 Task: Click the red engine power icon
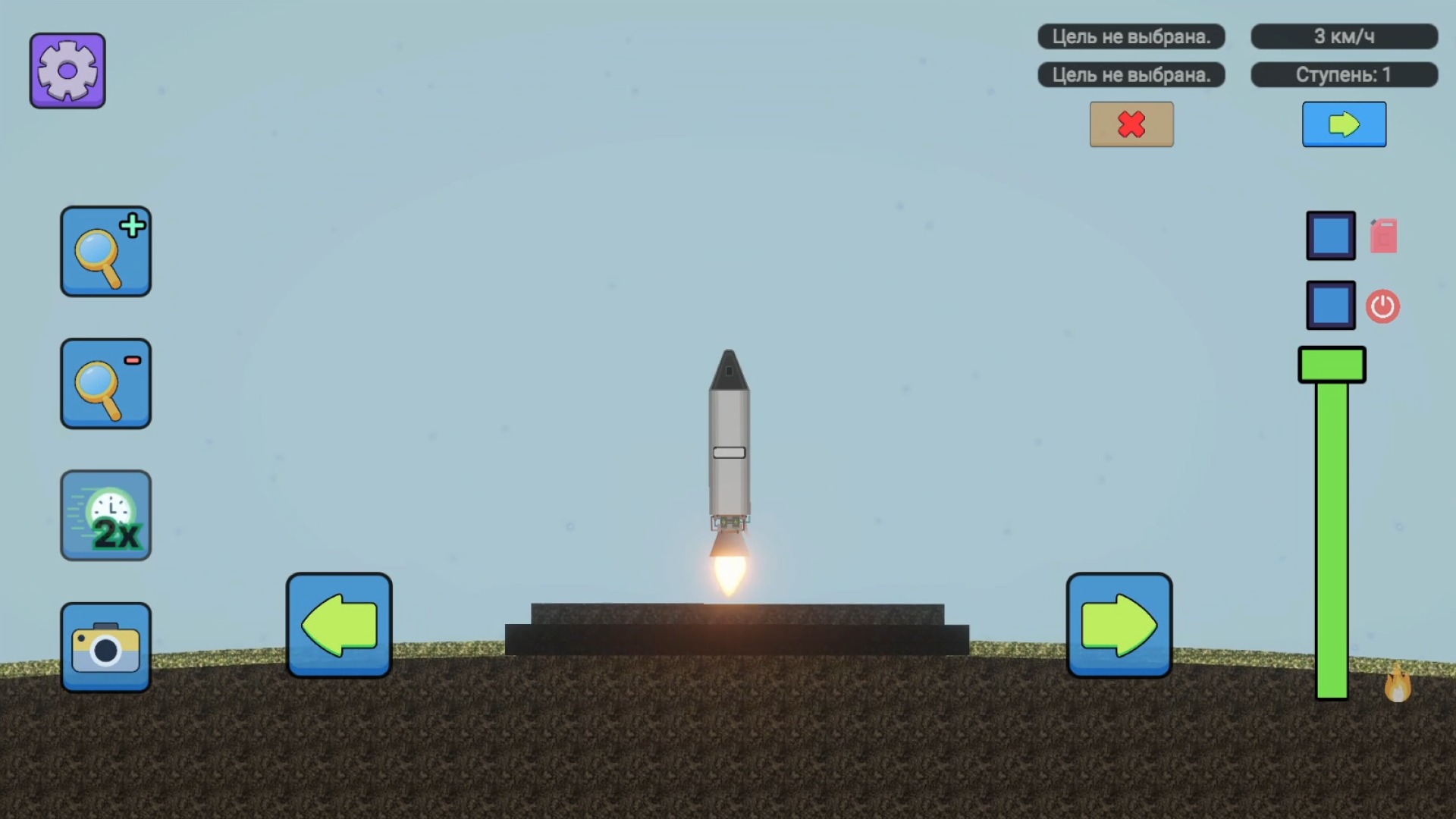click(1382, 306)
